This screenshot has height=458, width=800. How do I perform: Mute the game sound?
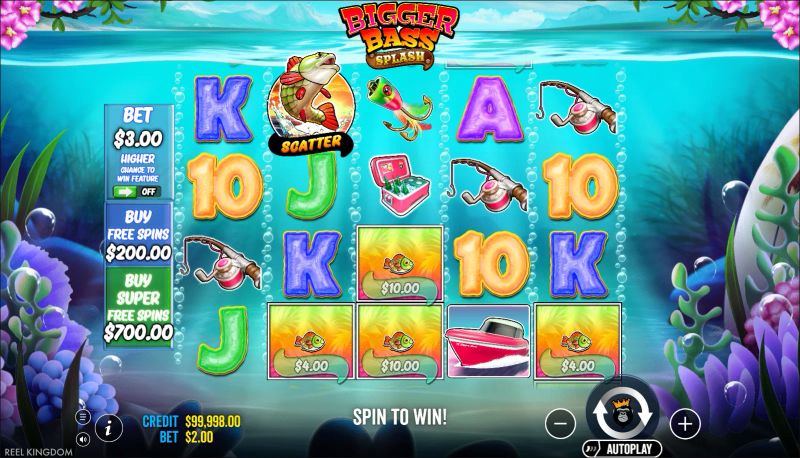(x=82, y=439)
